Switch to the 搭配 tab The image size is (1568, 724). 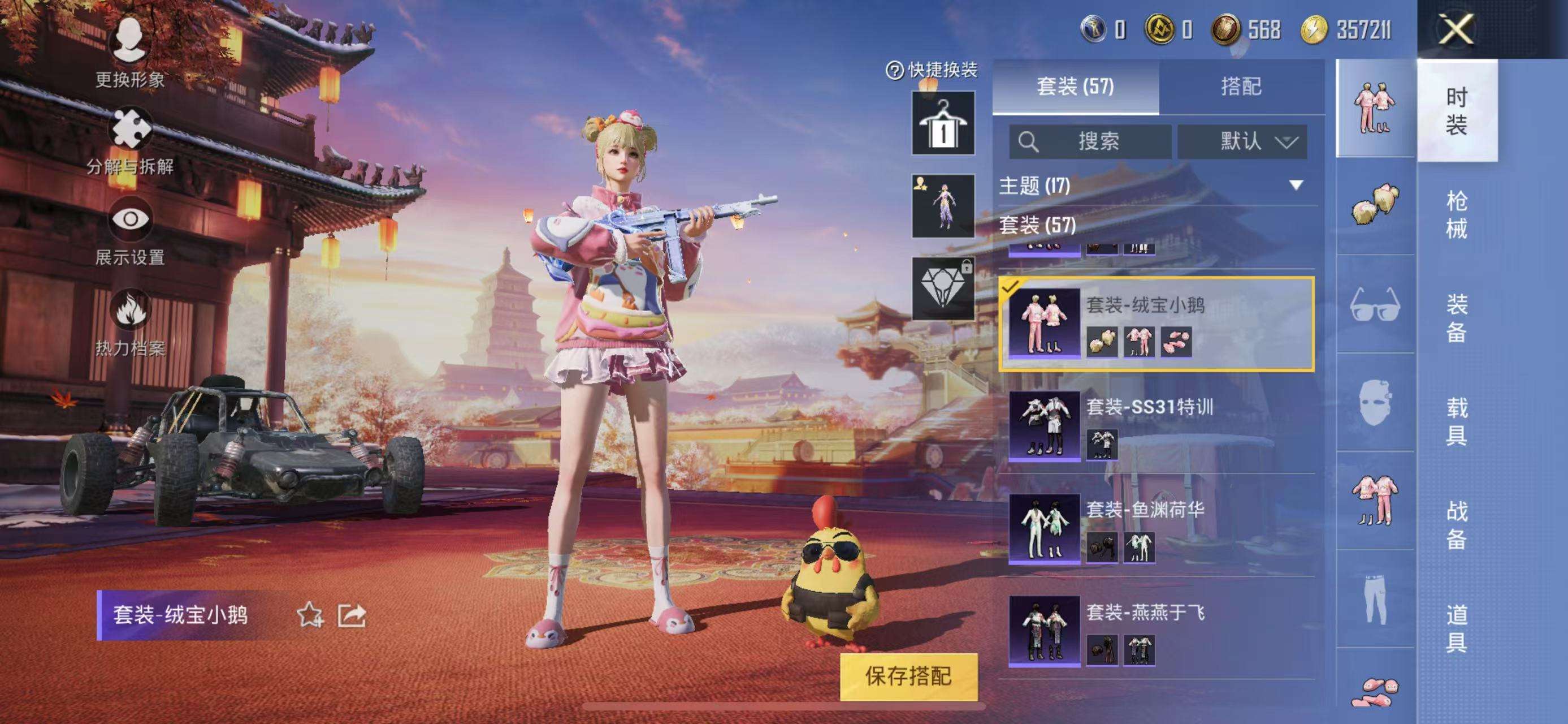1241,87
